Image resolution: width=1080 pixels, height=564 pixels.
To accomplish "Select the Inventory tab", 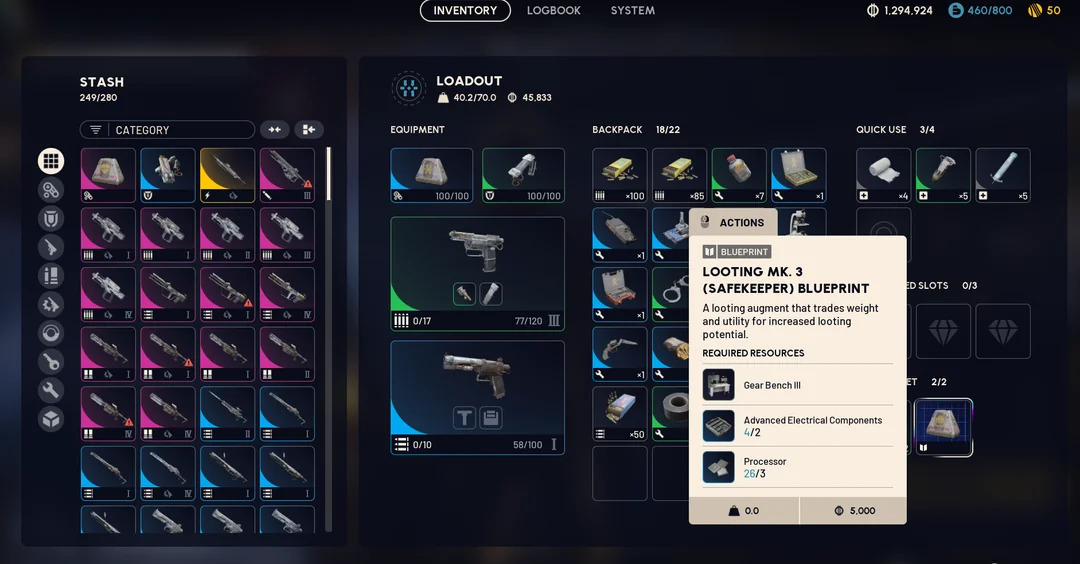I will 465,11.
